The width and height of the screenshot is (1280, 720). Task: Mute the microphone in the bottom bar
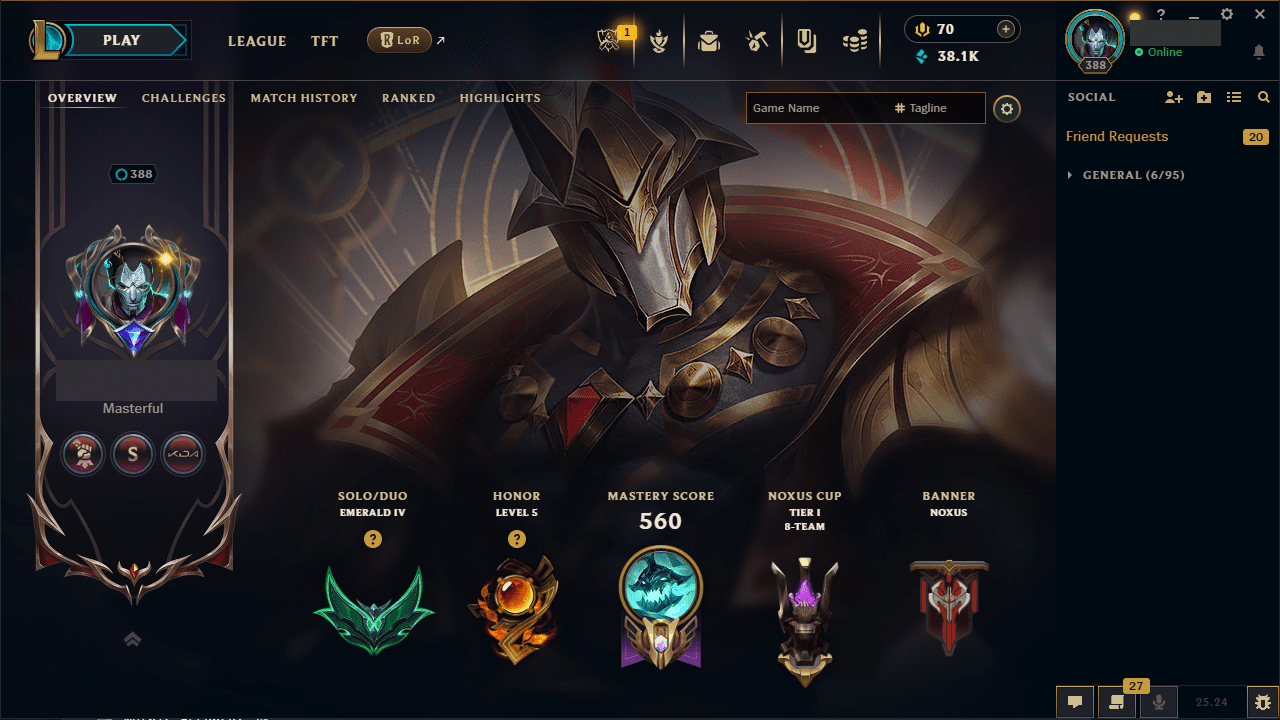(x=1159, y=701)
